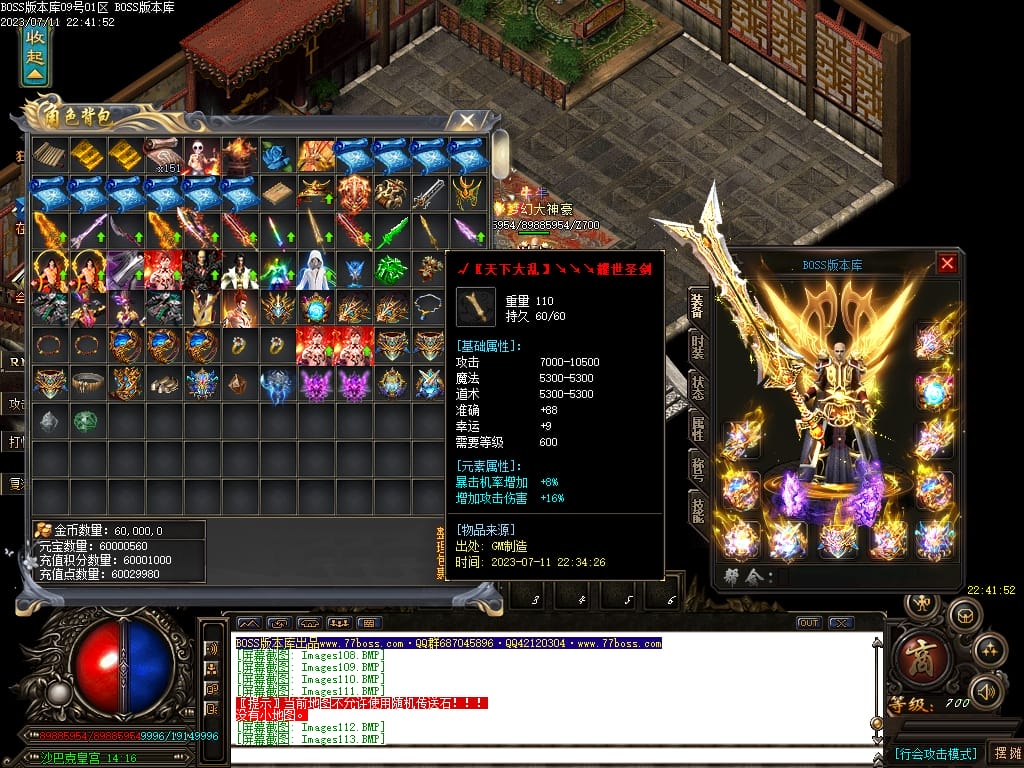Viewport: 1024px width, 768px height.
Task: Choose the green jade sword in backpack
Action: [x=391, y=232]
